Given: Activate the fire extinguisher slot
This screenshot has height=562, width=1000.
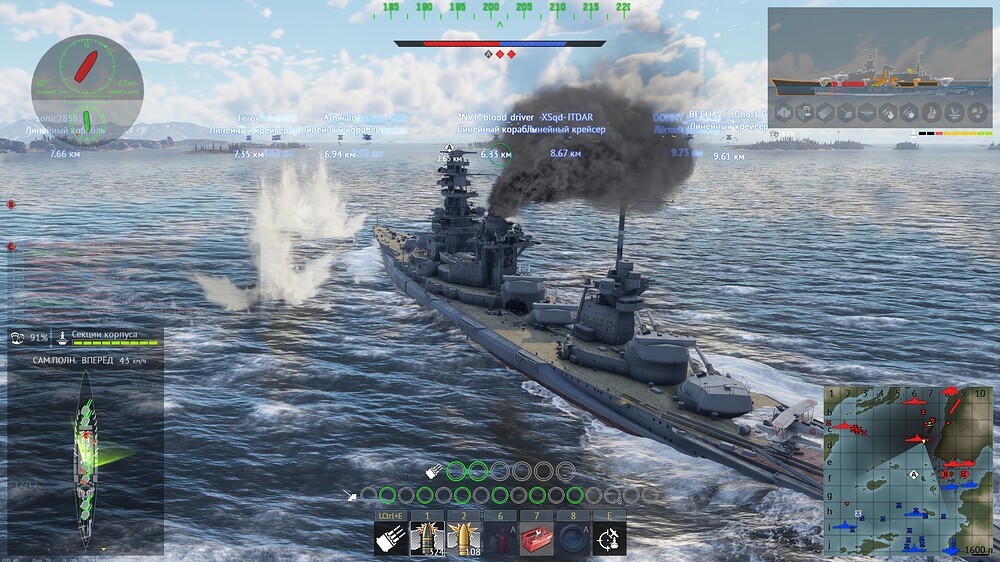Looking at the screenshot, I should click(500, 538).
